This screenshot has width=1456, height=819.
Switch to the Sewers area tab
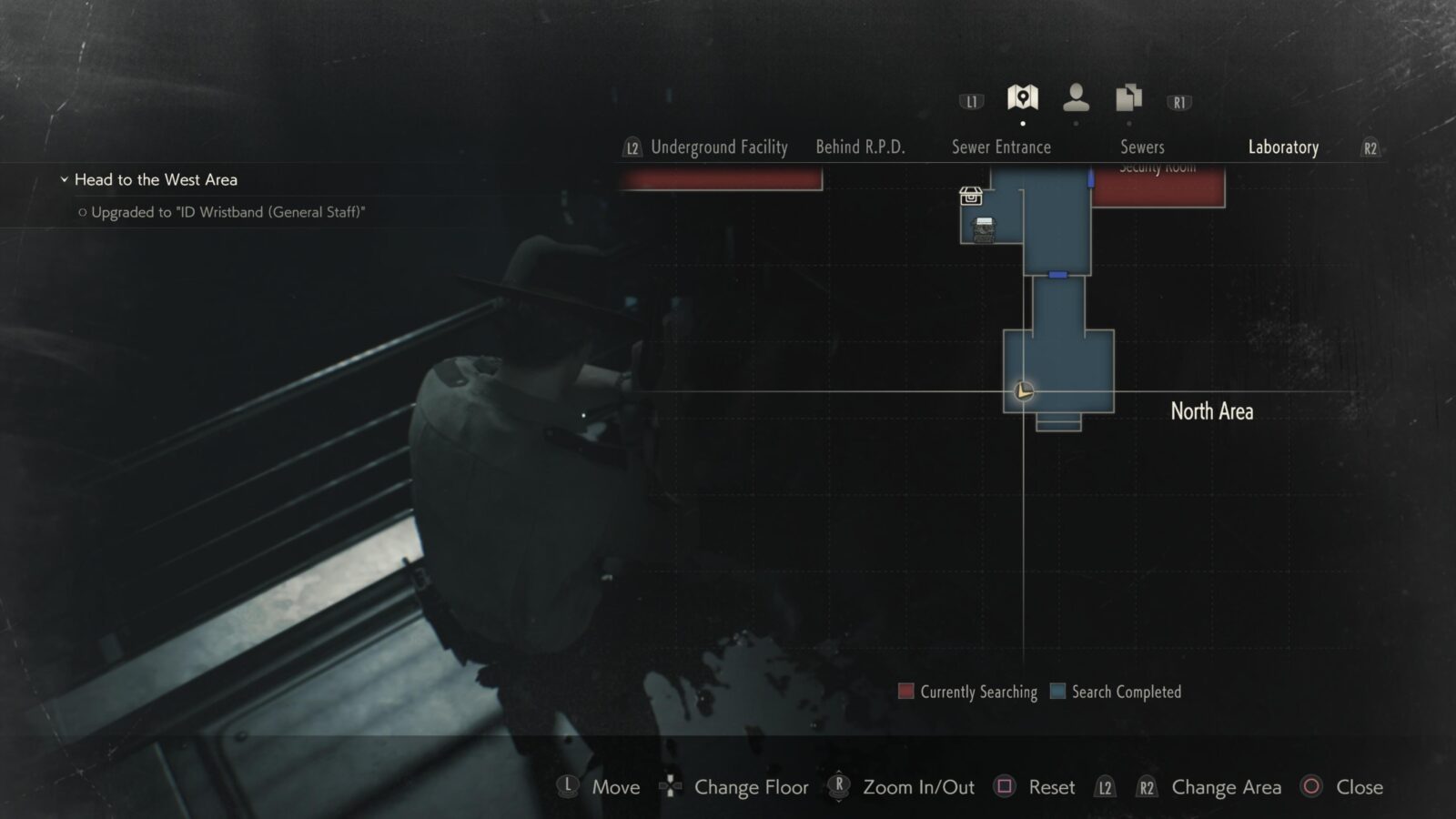click(1143, 147)
